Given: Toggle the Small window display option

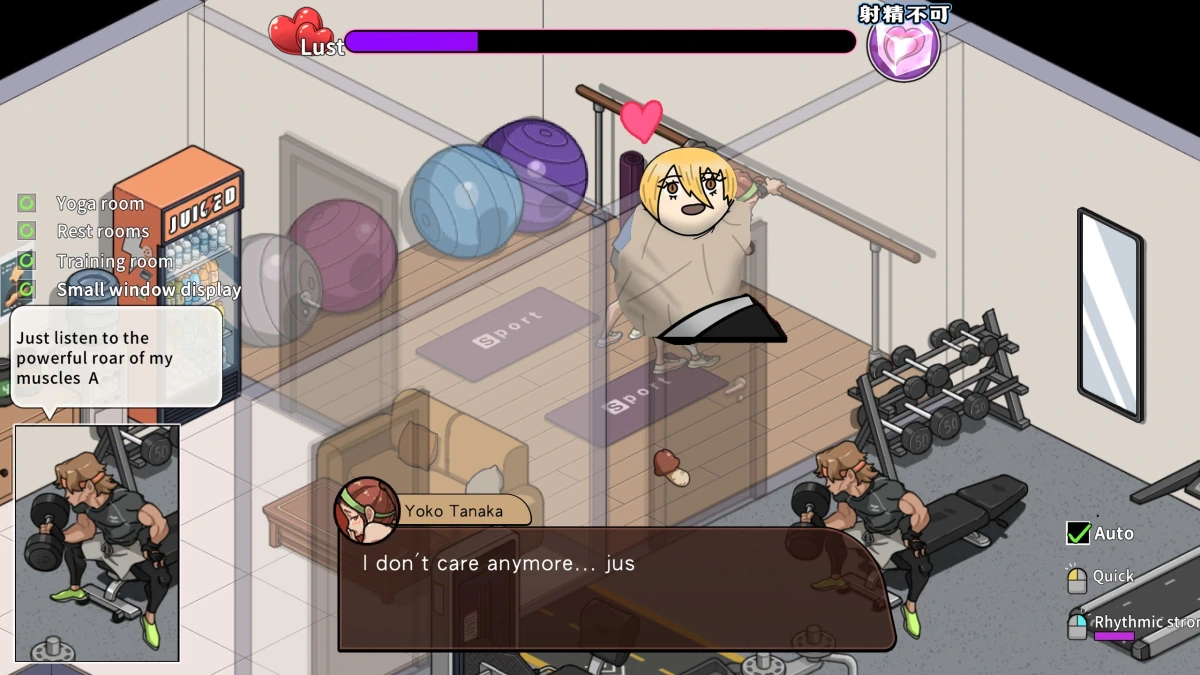Looking at the screenshot, I should click(x=27, y=290).
